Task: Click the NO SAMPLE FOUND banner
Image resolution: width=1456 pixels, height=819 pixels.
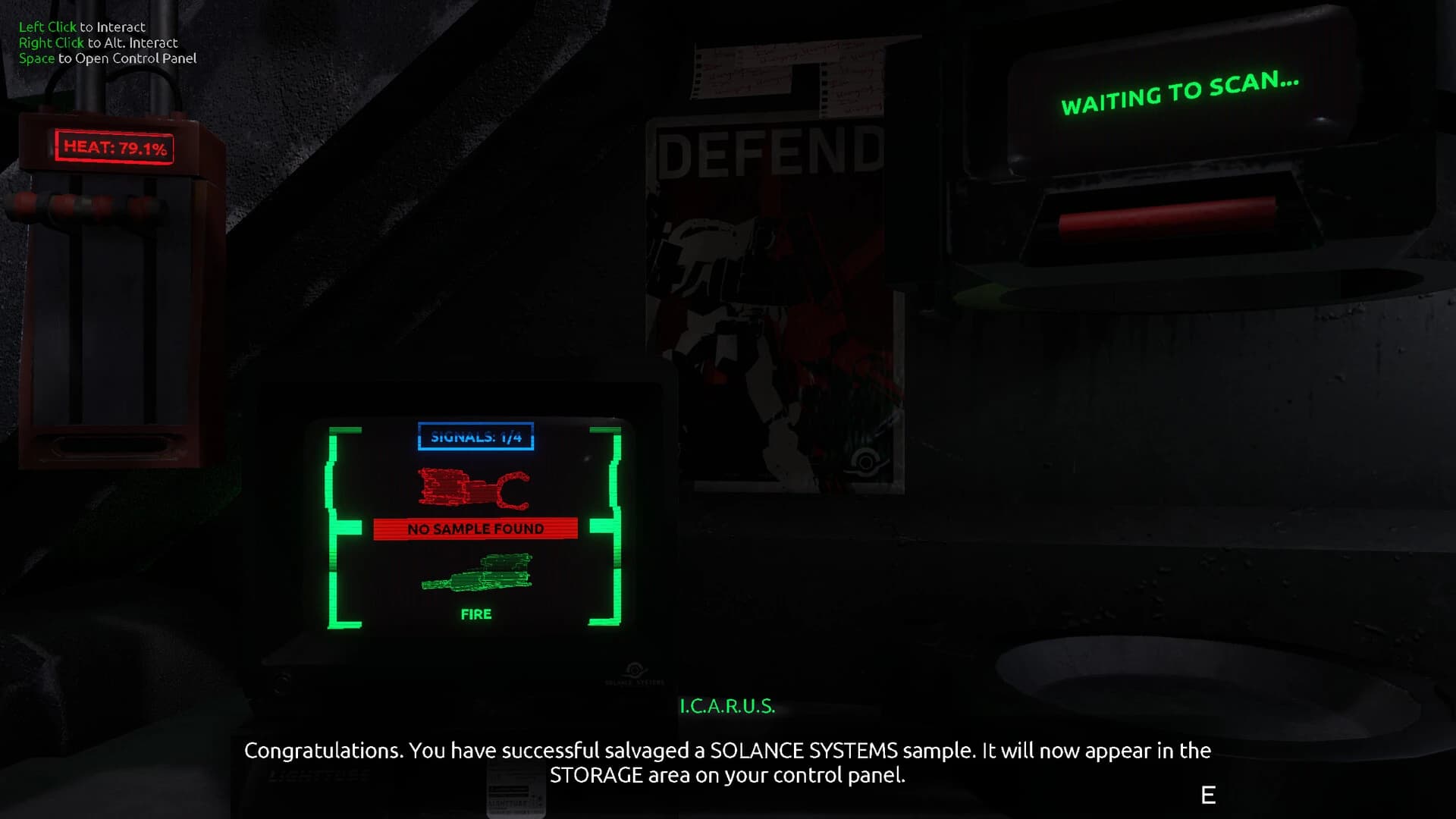Action: pyautogui.click(x=475, y=529)
